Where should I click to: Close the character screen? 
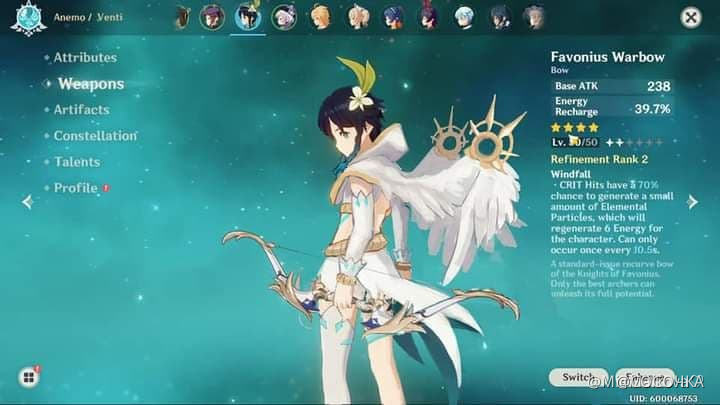click(x=690, y=17)
